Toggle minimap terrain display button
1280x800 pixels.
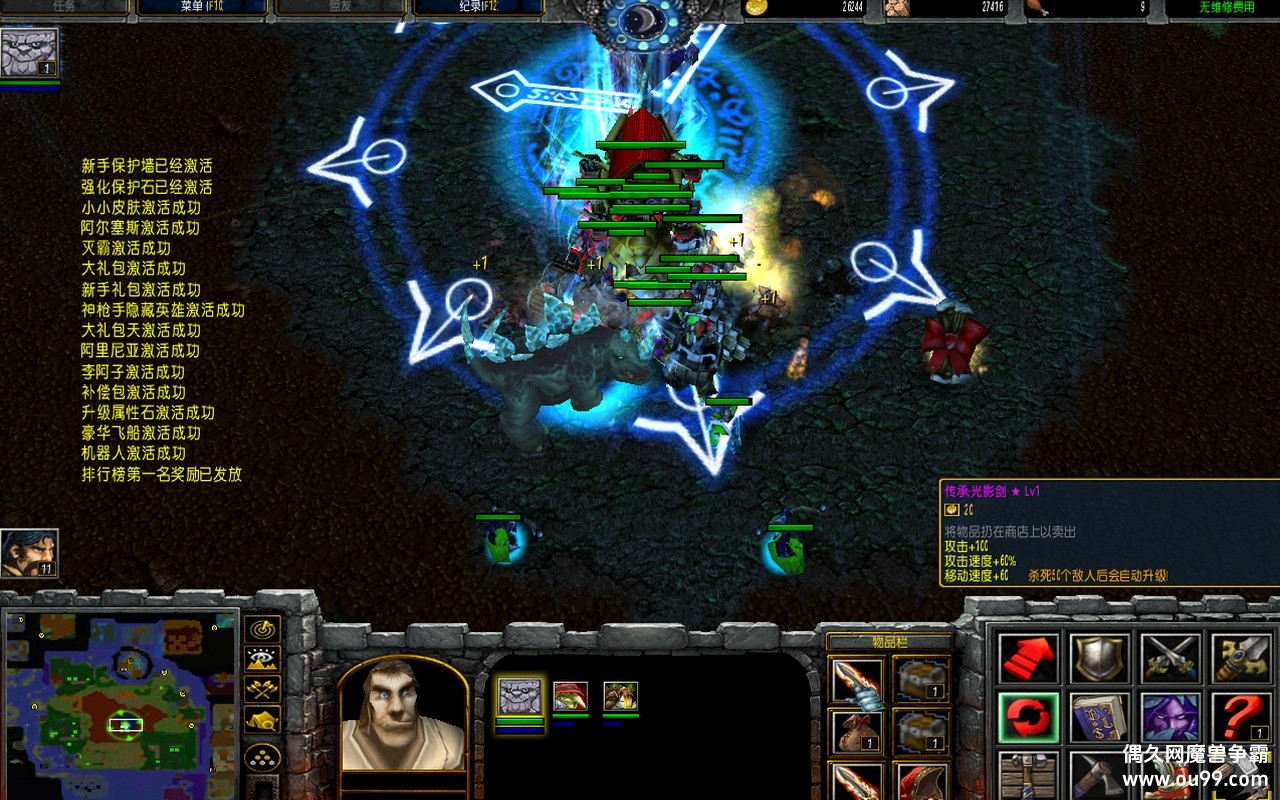(263, 659)
